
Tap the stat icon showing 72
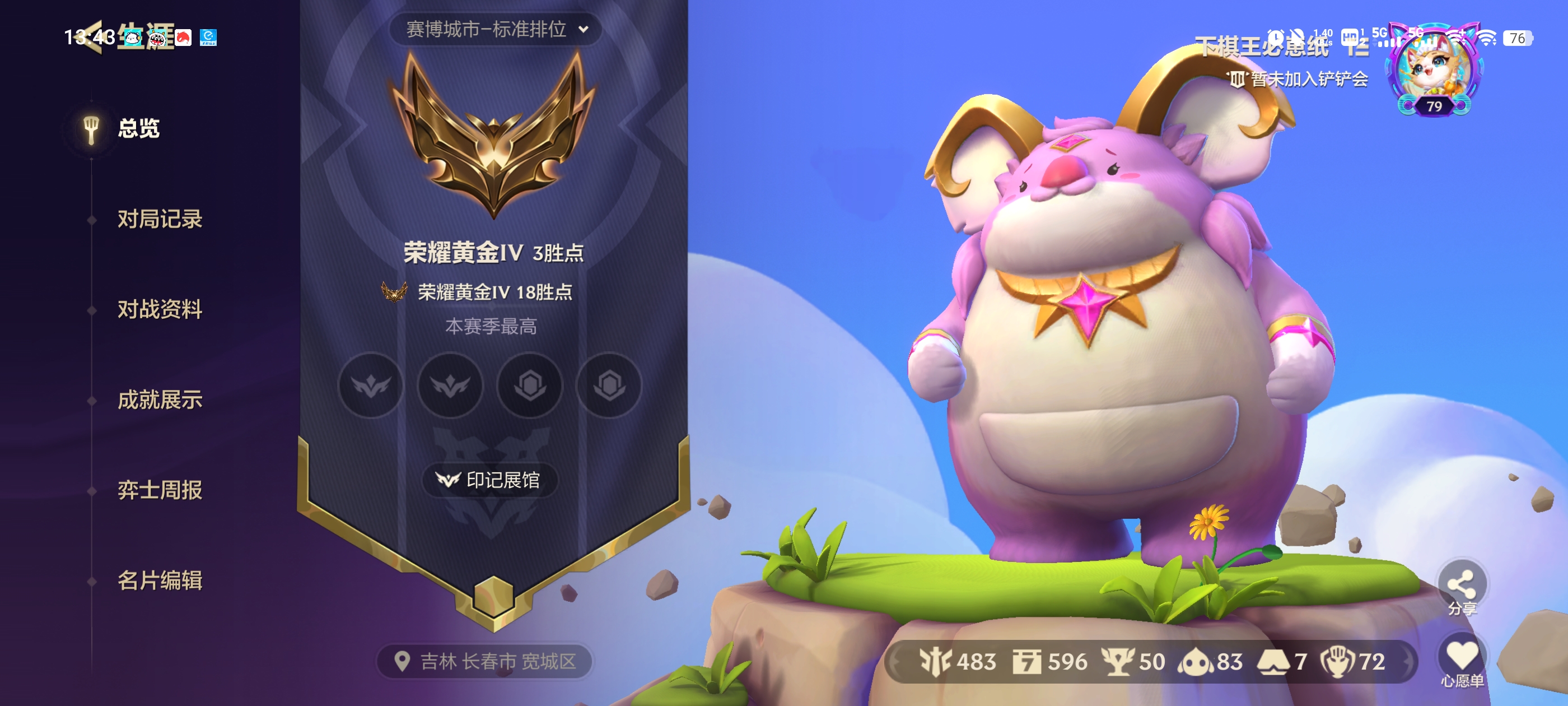1353,661
